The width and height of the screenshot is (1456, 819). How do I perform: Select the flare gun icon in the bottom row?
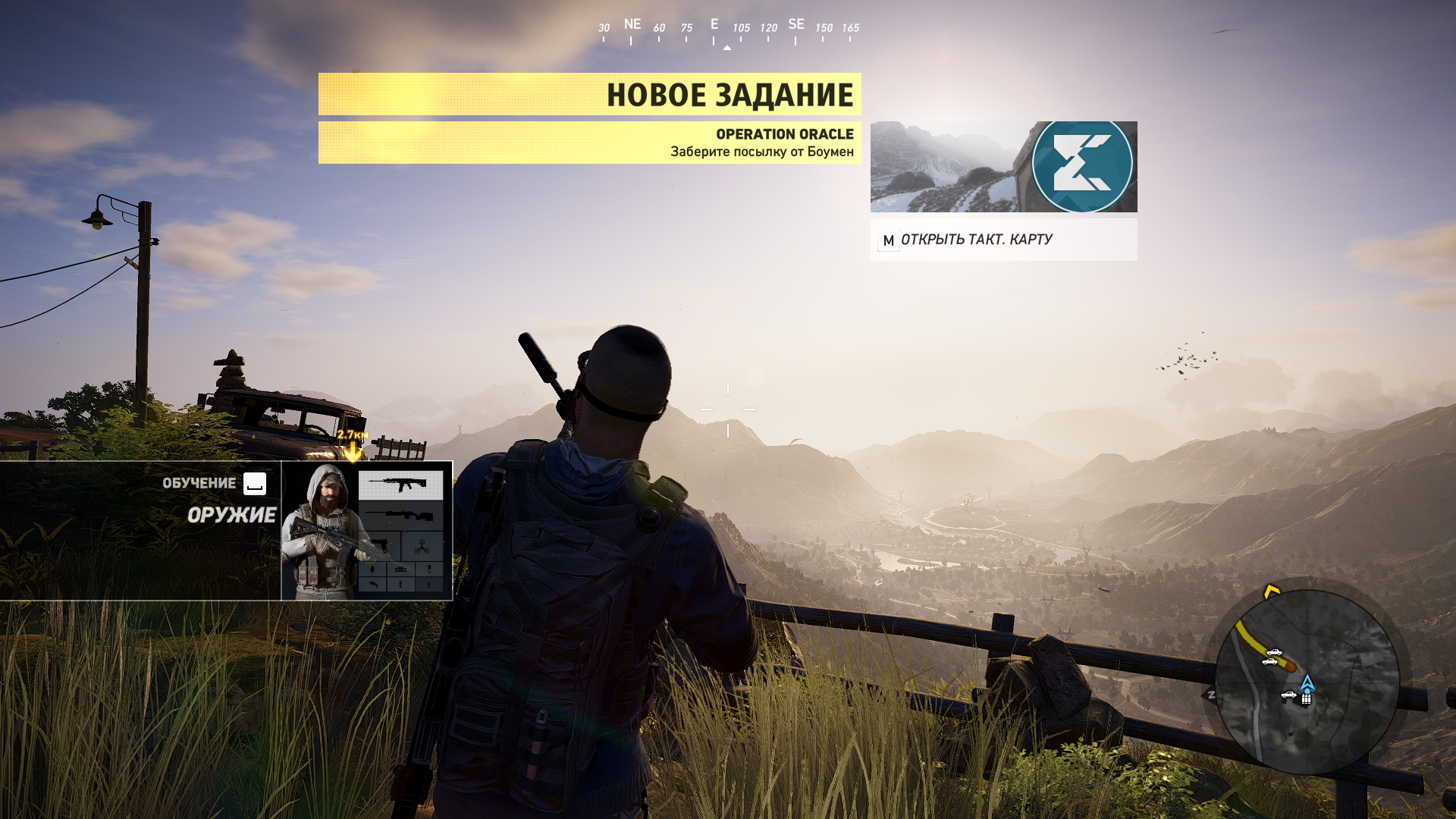click(x=373, y=585)
